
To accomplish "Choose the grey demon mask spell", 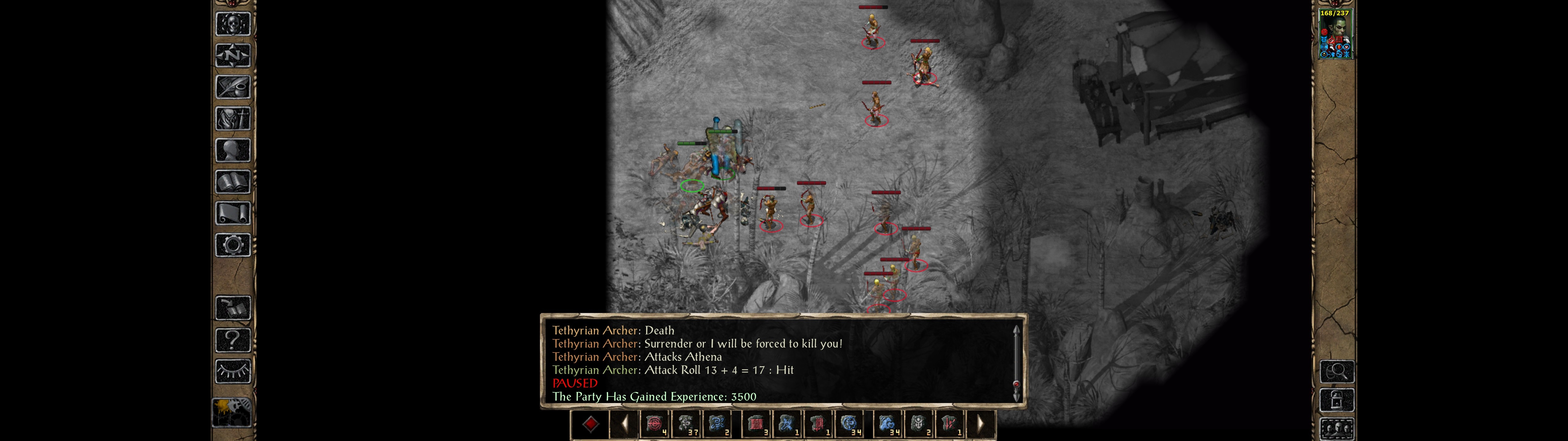I will [918, 424].
